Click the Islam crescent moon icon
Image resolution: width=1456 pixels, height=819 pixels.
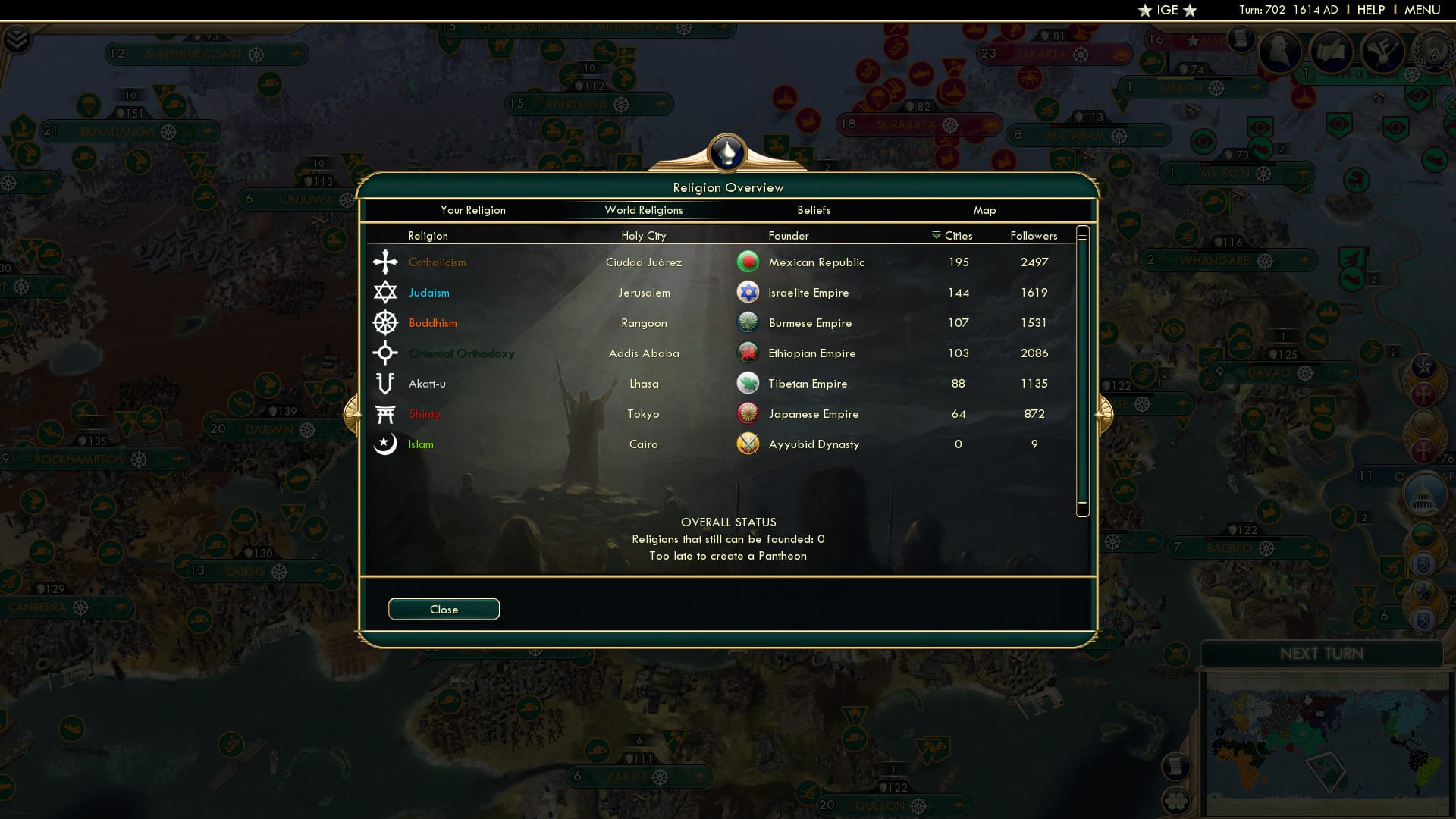[x=386, y=444]
